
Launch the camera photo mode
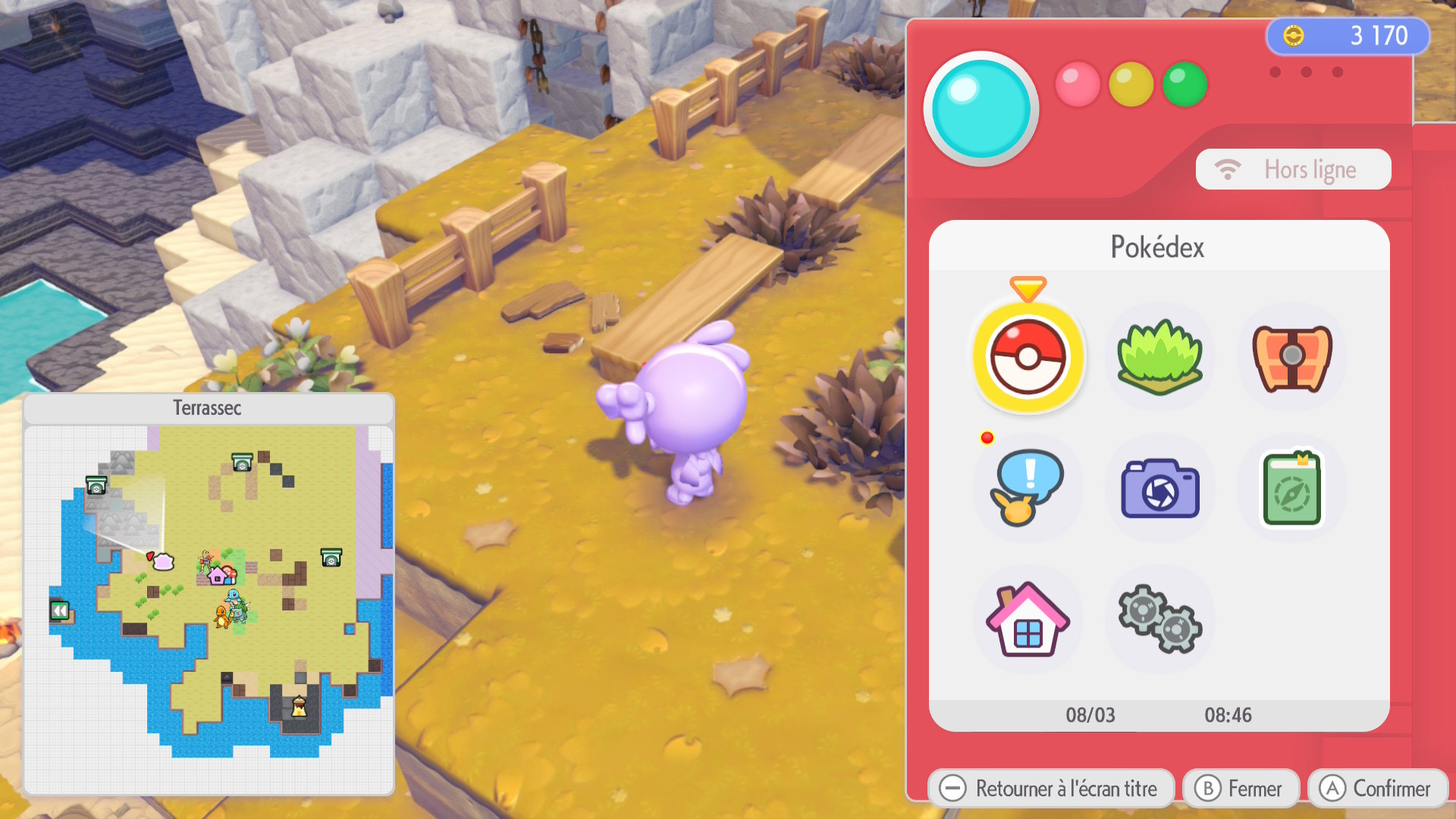point(1159,489)
